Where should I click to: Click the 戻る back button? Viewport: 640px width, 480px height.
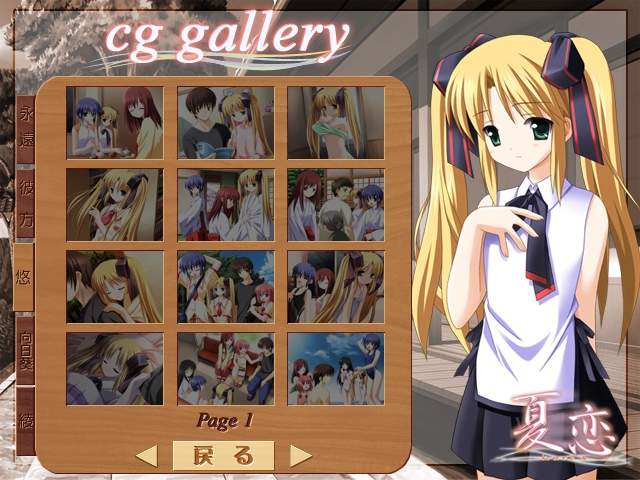click(x=223, y=455)
